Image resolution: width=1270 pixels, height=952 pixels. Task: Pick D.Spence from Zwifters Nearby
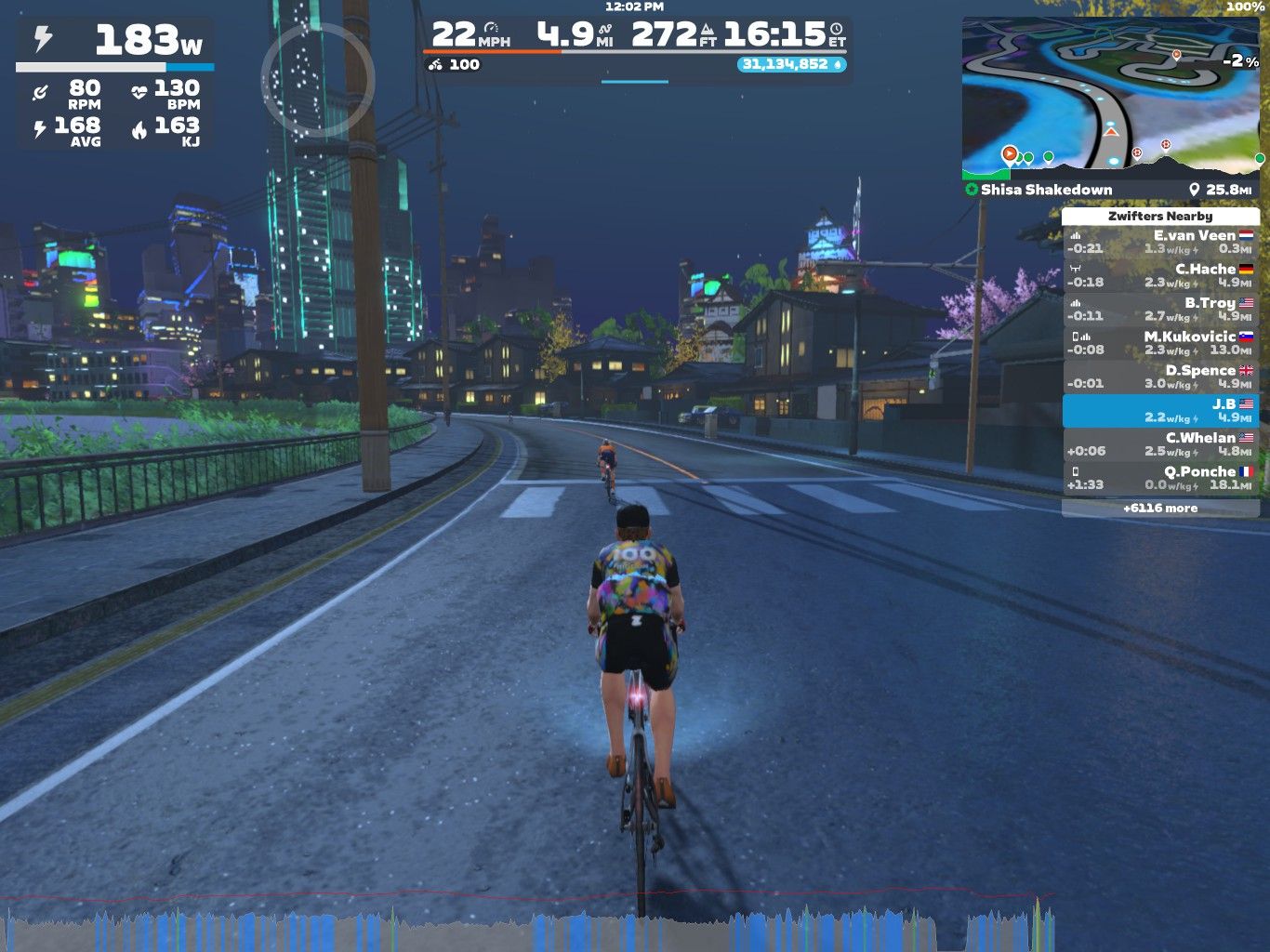(1160, 377)
